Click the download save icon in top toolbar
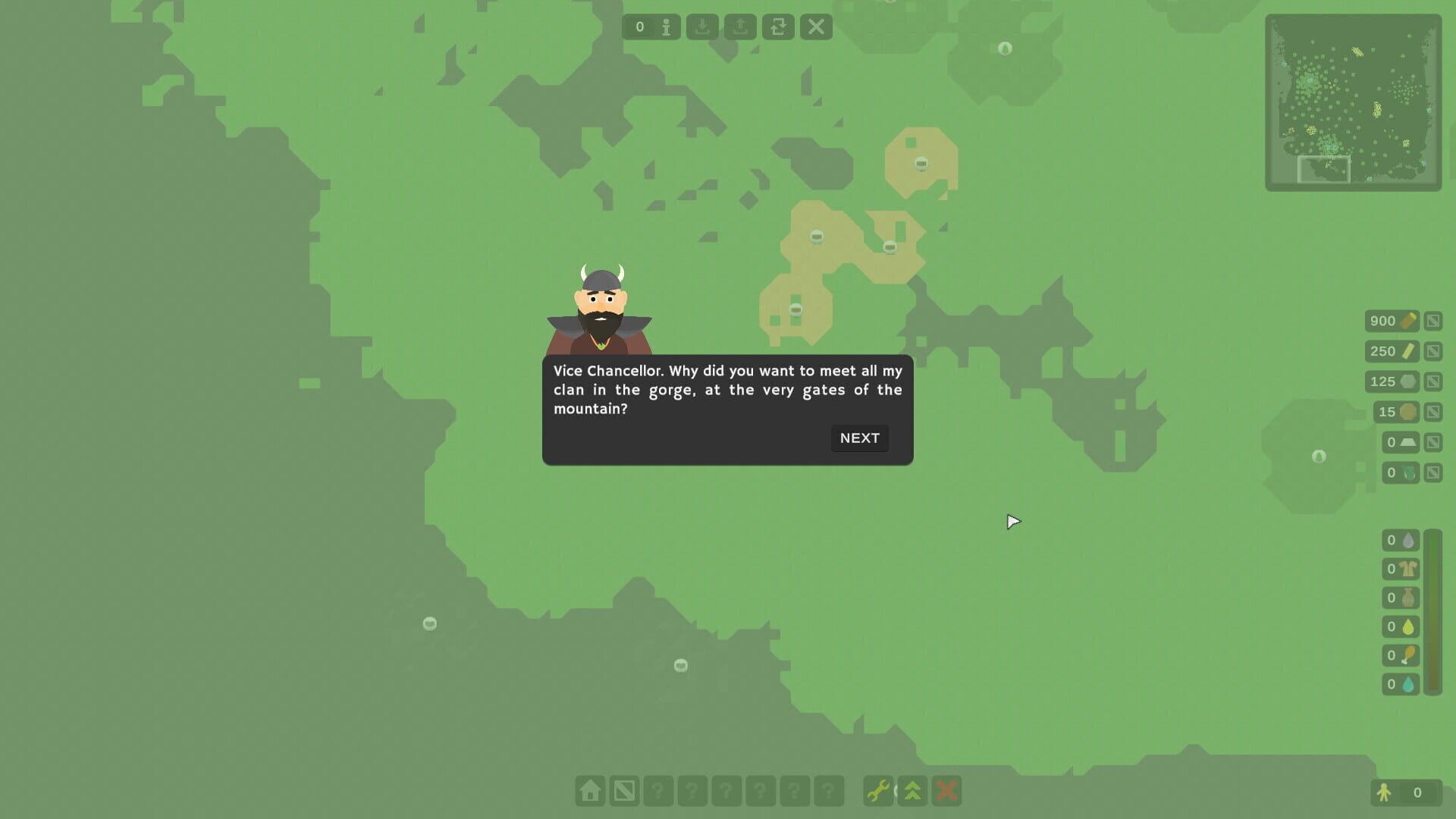 tap(703, 27)
